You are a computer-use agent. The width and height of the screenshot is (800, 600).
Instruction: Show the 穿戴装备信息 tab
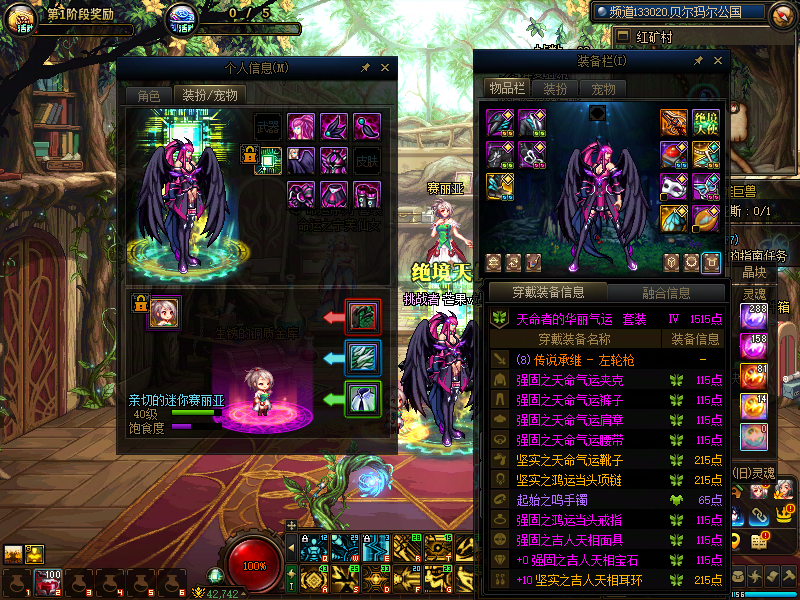pyautogui.click(x=547, y=293)
